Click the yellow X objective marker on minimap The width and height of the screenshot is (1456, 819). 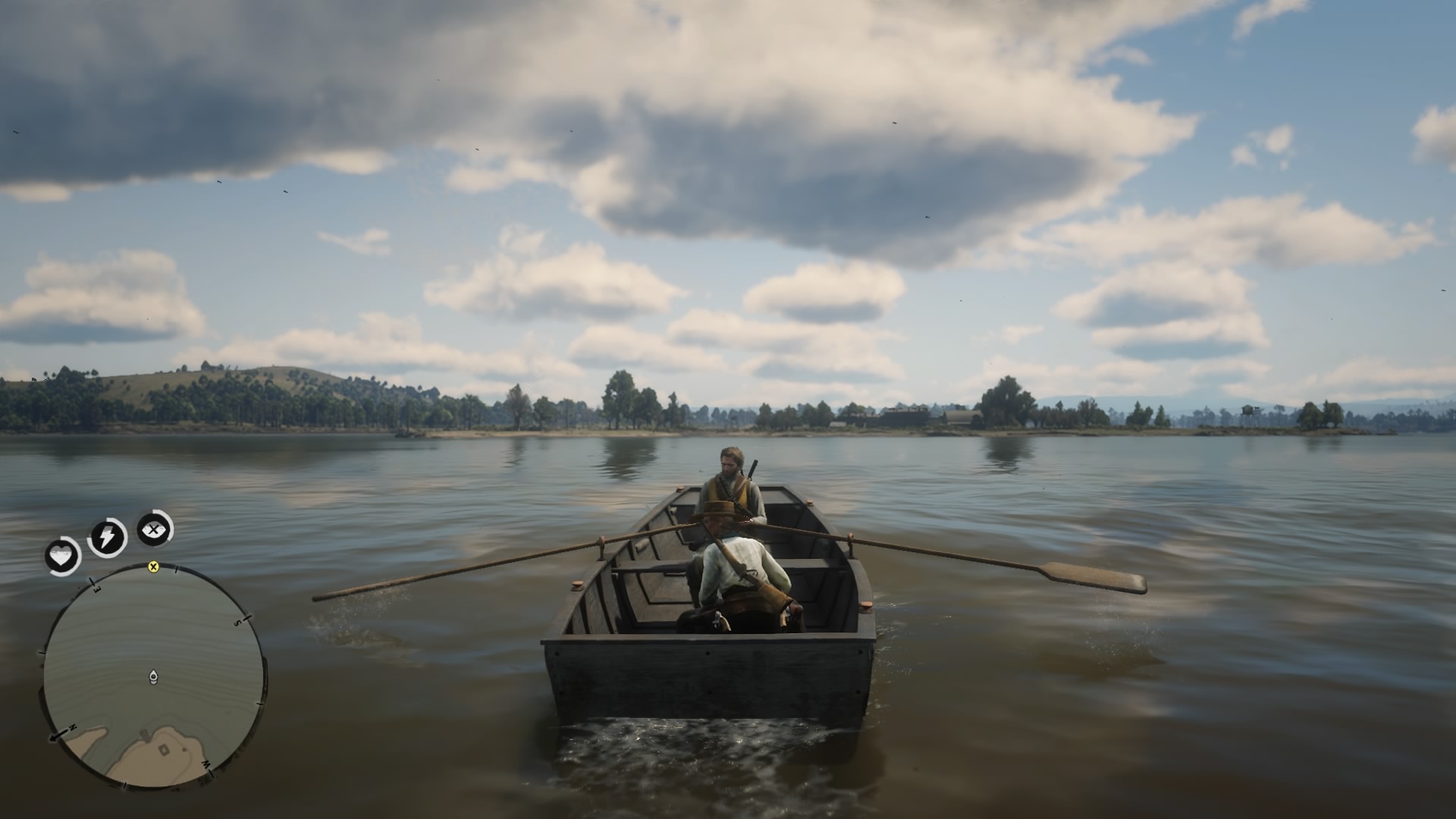tap(154, 567)
